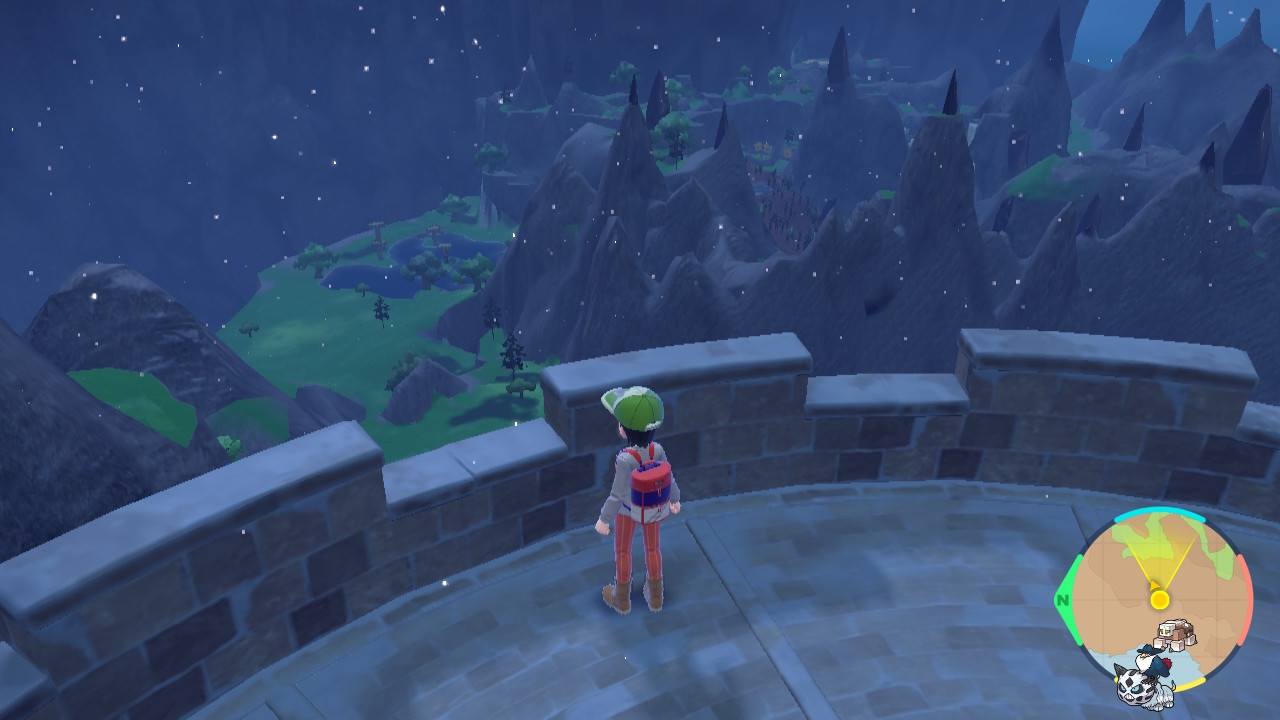
Task: Click the yellow player position marker
Action: pos(1159,599)
